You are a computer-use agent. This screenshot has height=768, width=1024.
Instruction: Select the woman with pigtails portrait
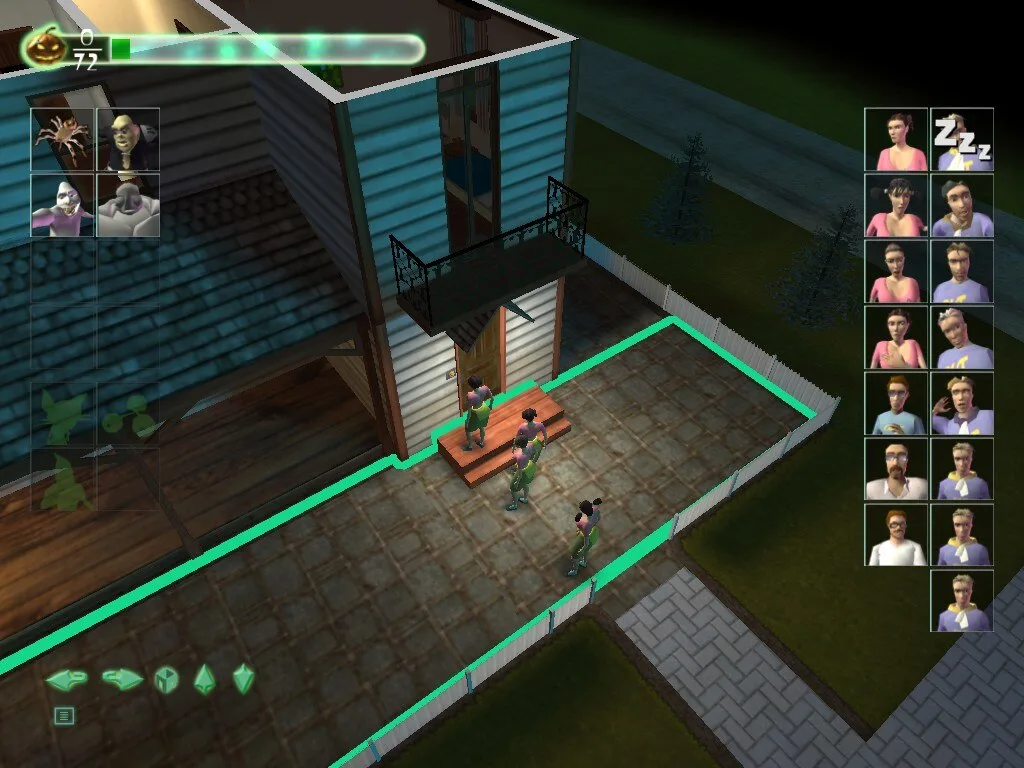click(x=896, y=205)
